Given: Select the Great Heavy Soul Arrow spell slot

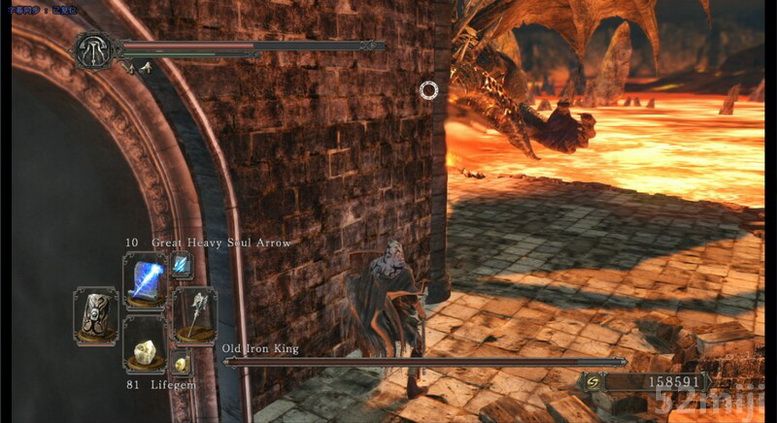Looking at the screenshot, I should [144, 279].
